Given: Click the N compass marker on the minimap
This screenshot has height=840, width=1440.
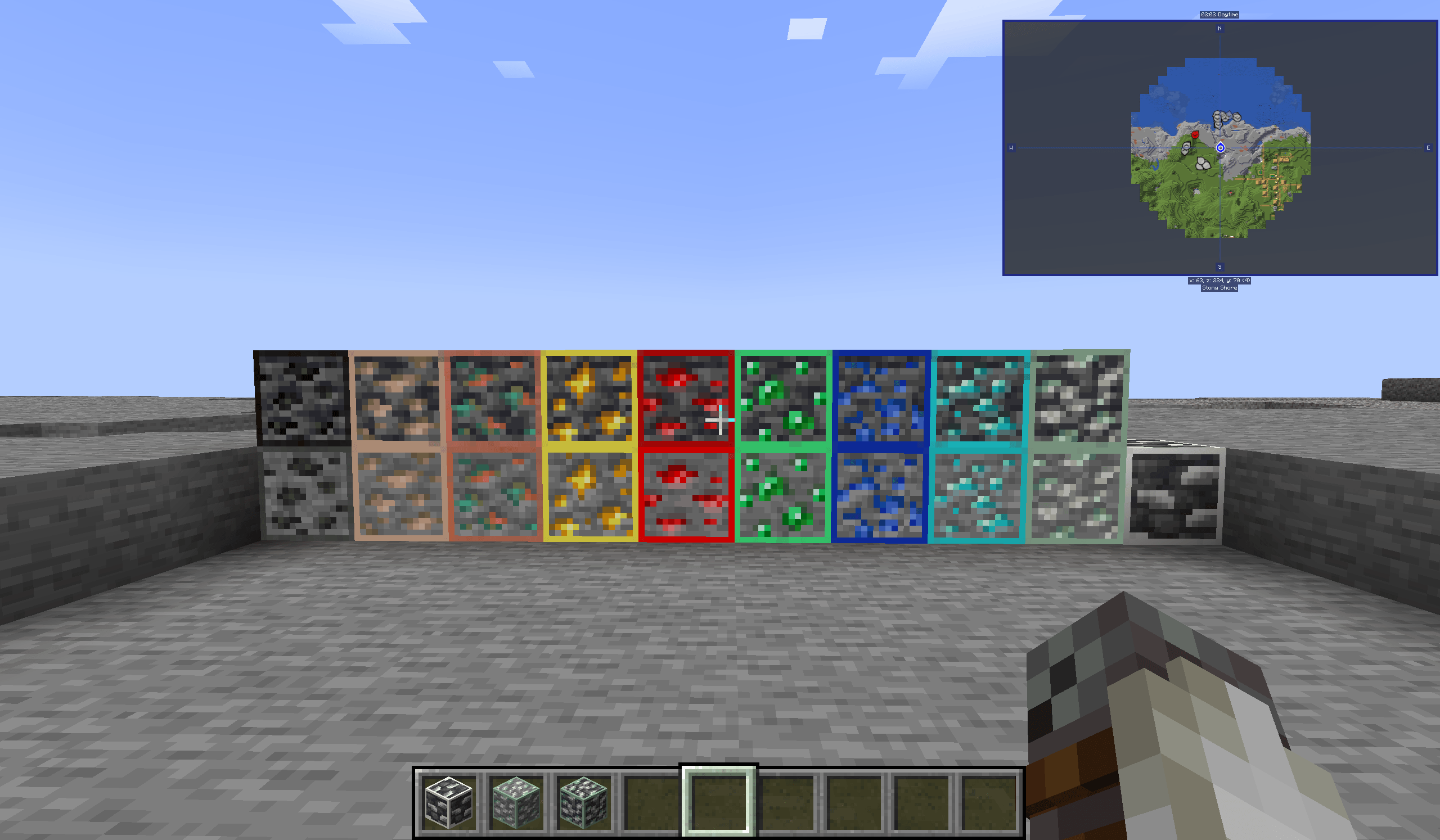Looking at the screenshot, I should click(1220, 29).
